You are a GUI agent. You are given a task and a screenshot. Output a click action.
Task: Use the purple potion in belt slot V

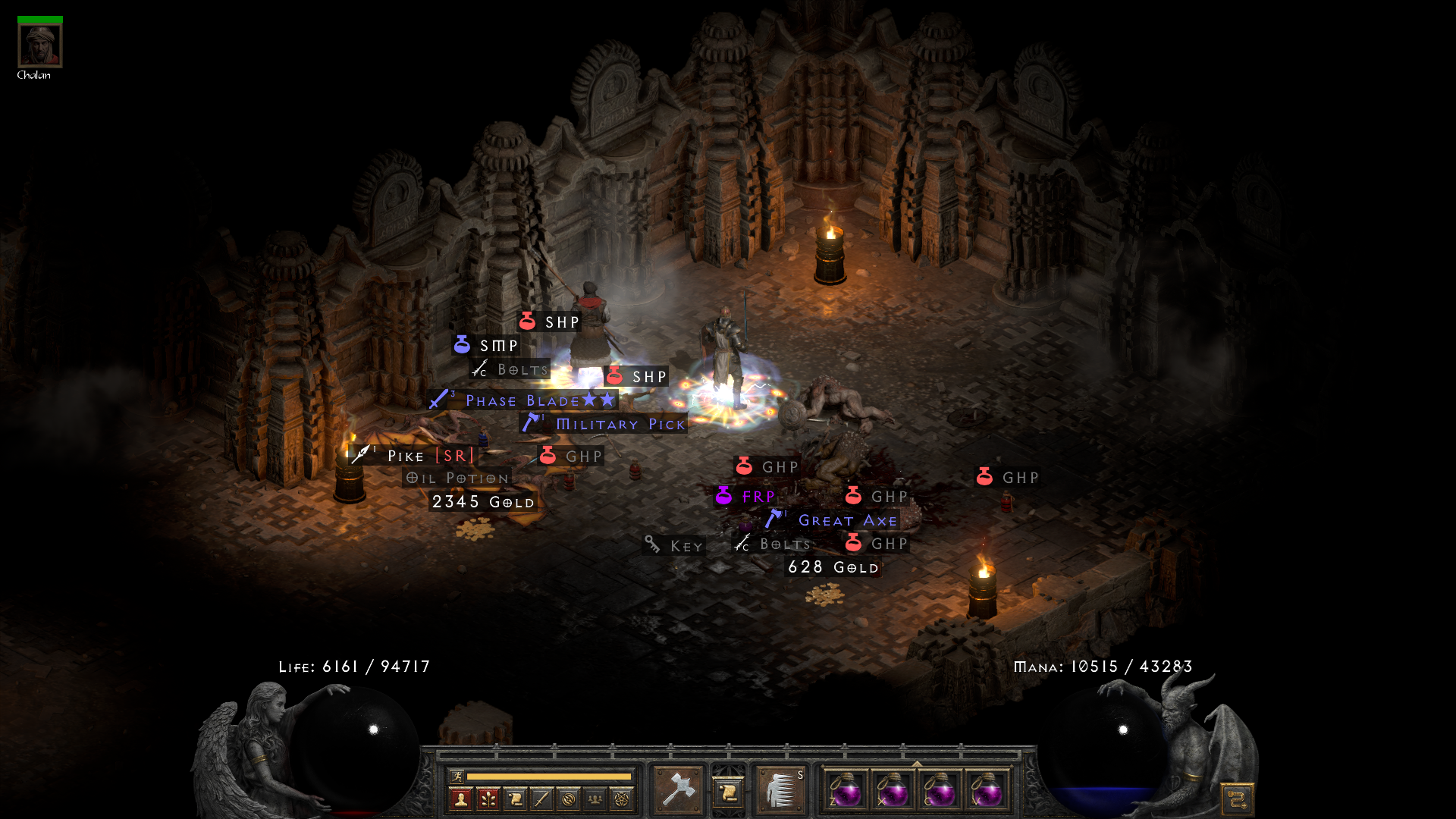(987, 790)
